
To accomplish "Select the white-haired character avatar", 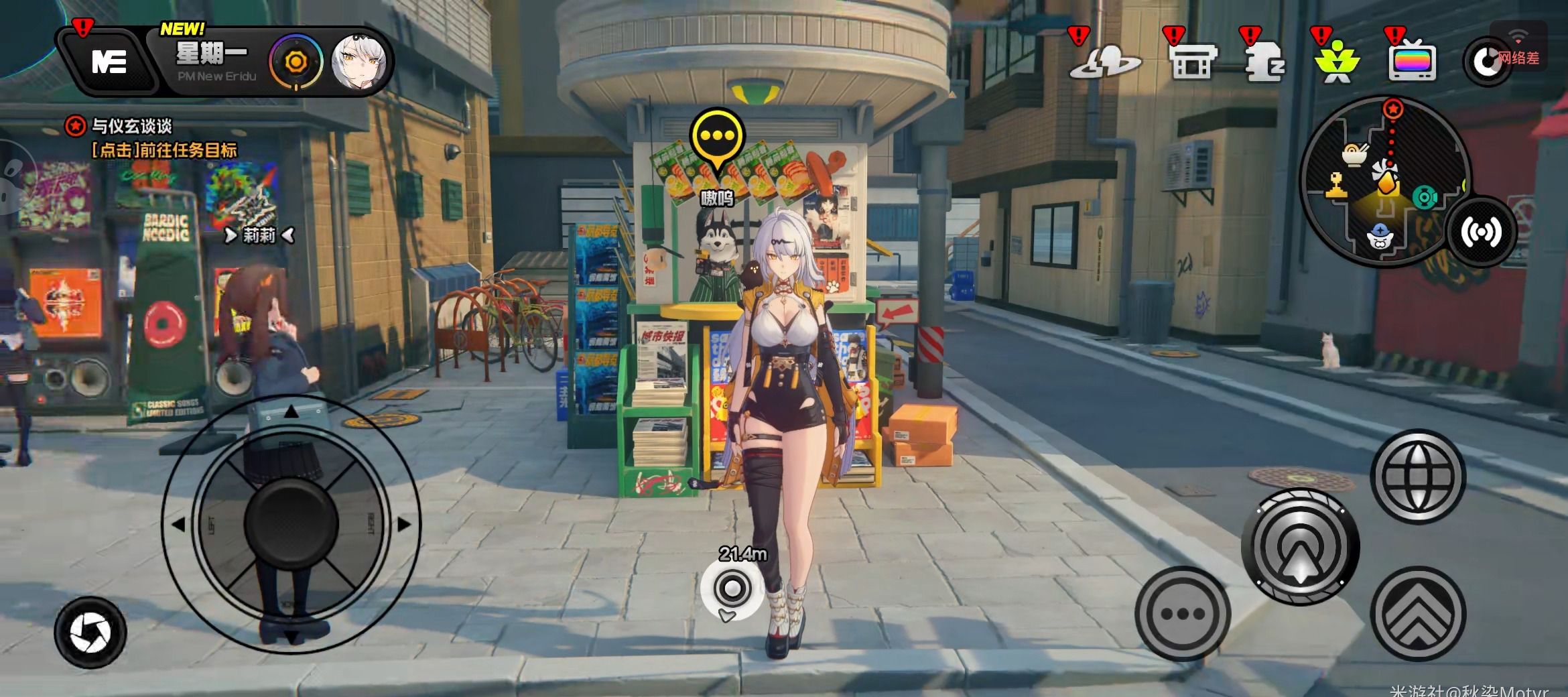I will click(x=359, y=62).
